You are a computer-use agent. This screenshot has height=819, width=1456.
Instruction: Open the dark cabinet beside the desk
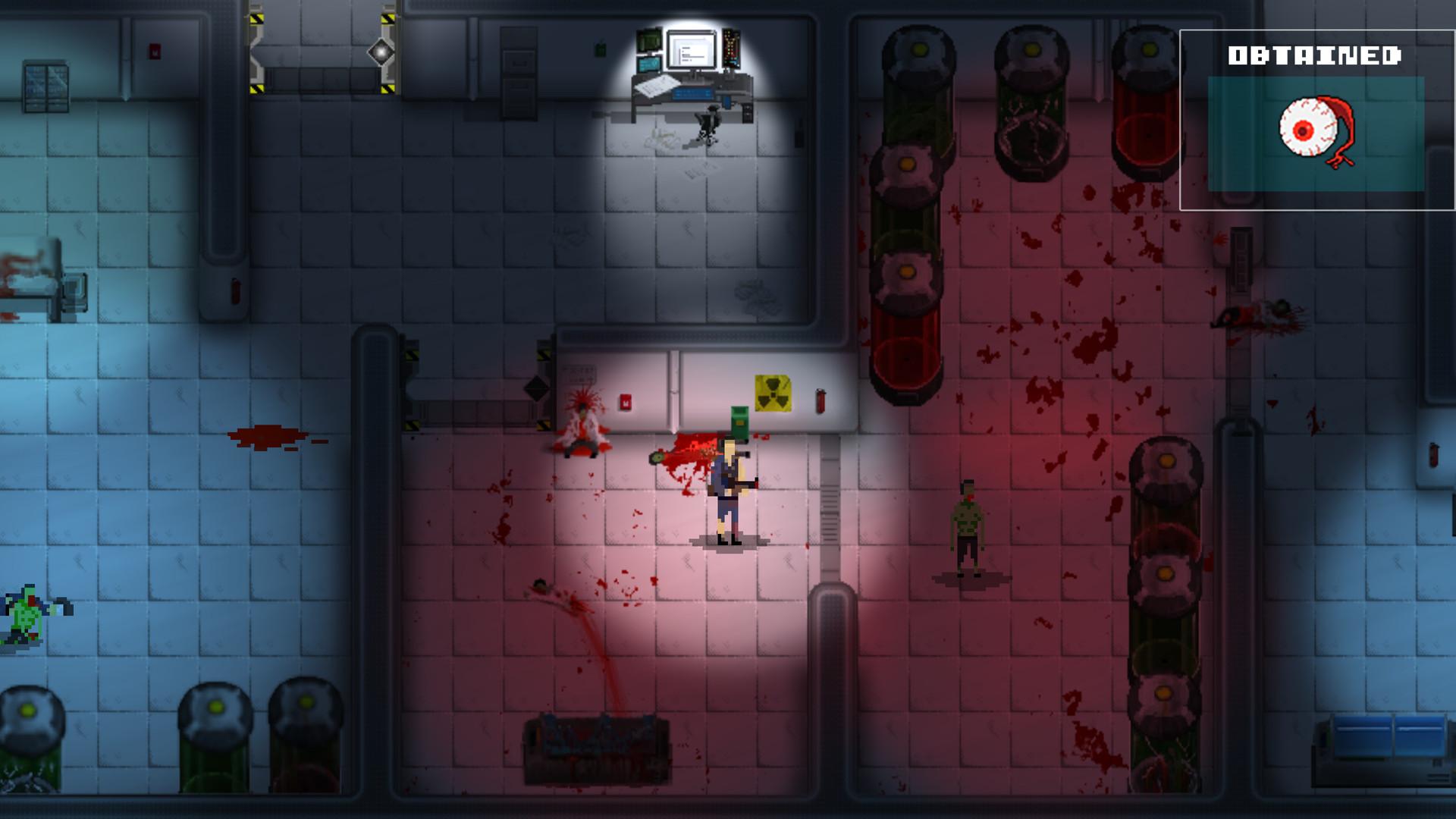[x=518, y=72]
